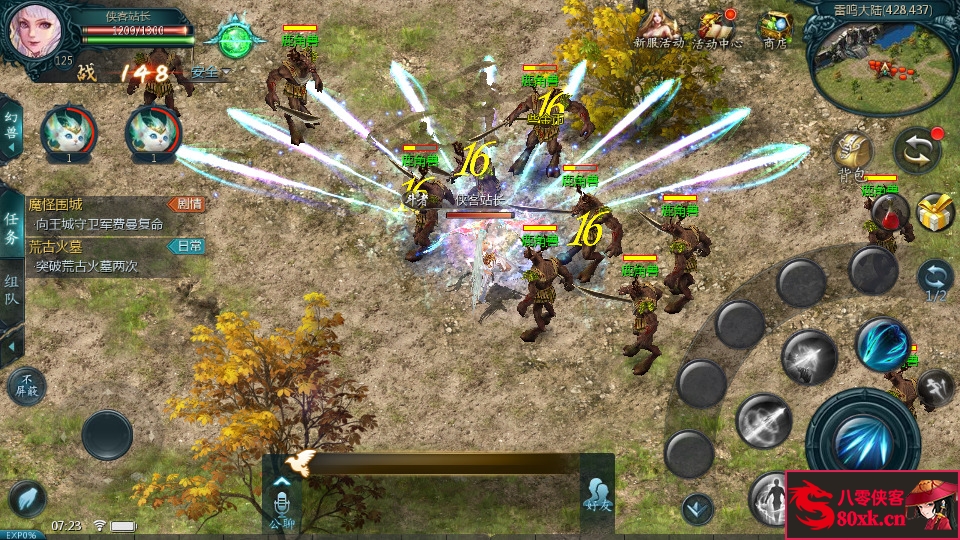Toggle the 不屏蔽 display filter button

pyautogui.click(x=26, y=385)
